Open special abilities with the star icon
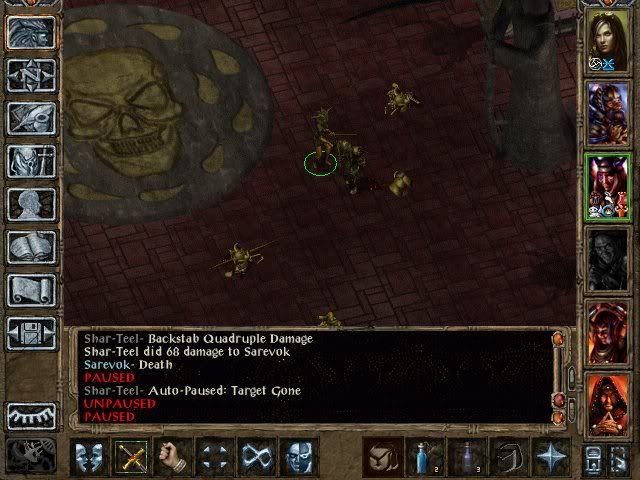Viewport: 640px width, 480px height. (x=550, y=456)
